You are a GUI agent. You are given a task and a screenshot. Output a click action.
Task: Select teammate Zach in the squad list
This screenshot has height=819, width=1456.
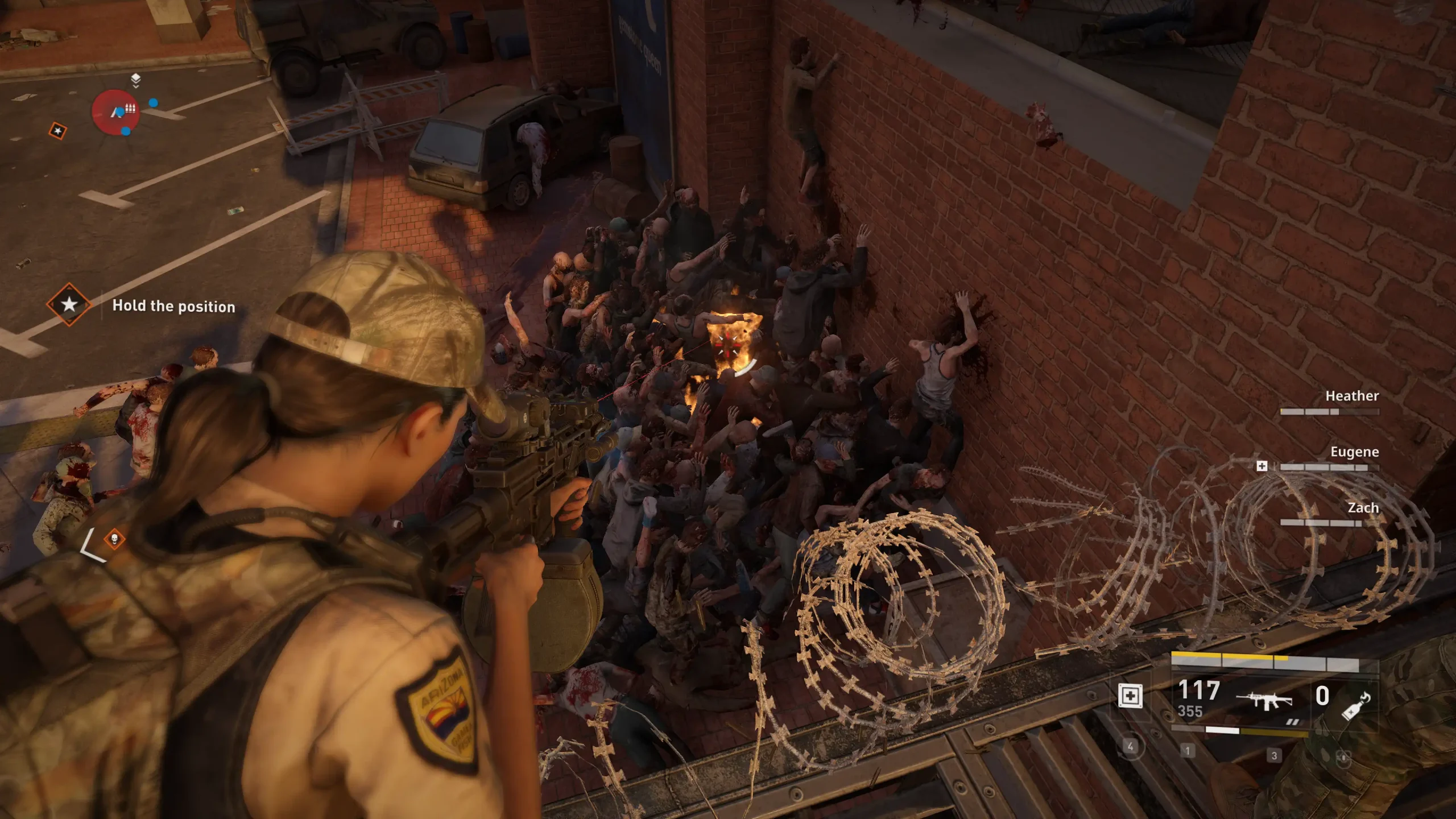click(1363, 508)
